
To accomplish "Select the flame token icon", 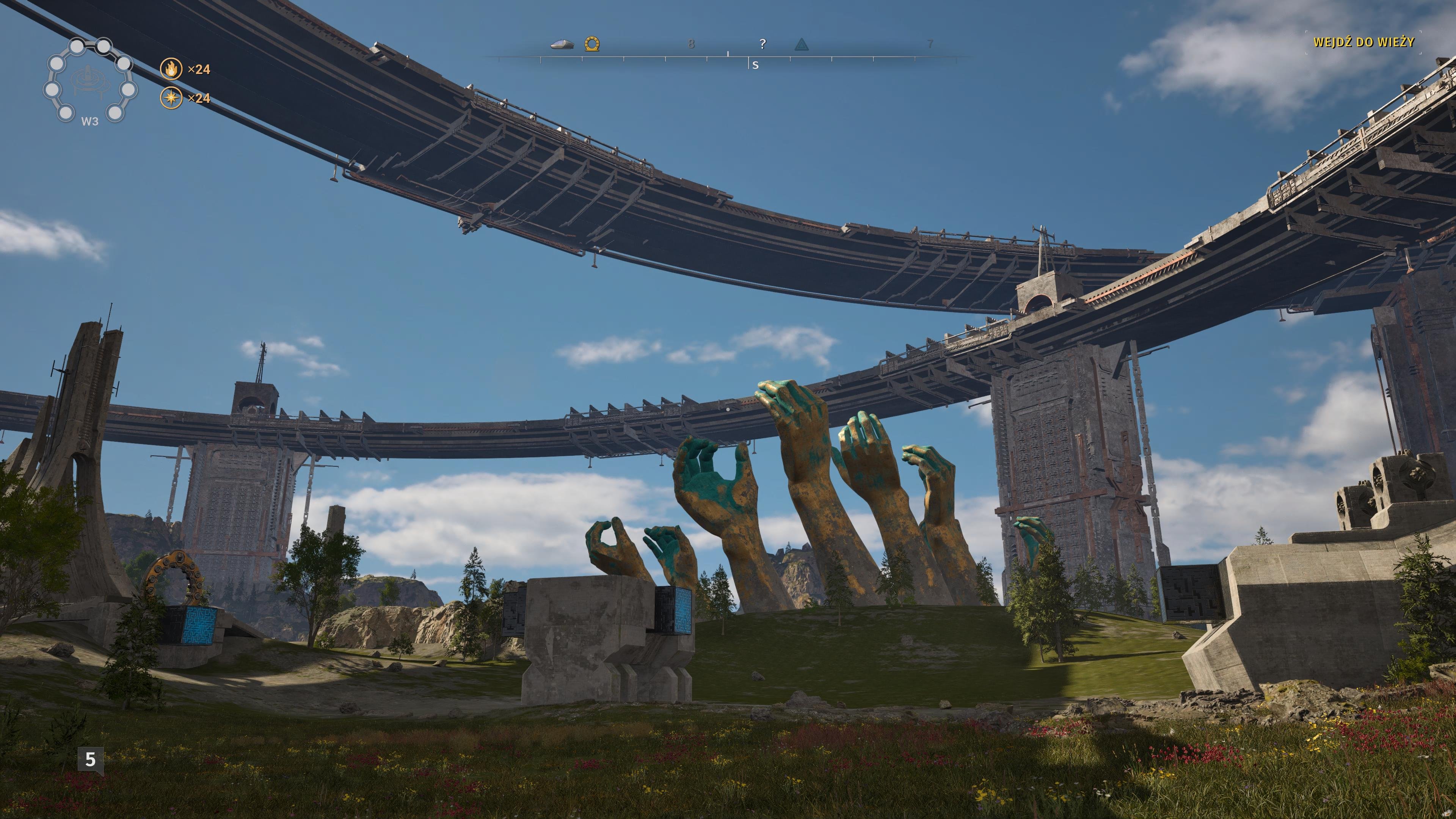I will coord(171,69).
